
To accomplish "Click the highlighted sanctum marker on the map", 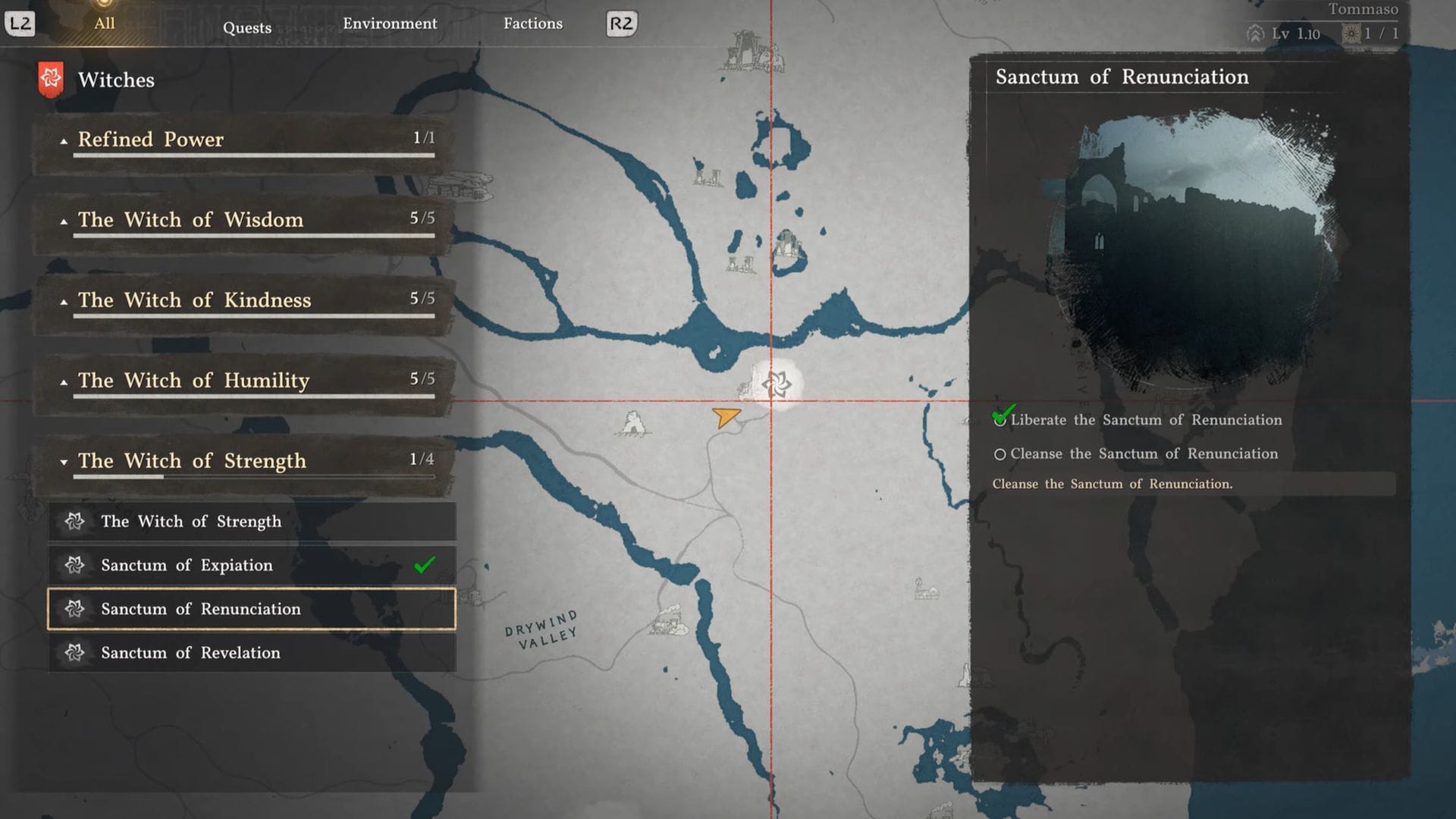I will click(777, 384).
